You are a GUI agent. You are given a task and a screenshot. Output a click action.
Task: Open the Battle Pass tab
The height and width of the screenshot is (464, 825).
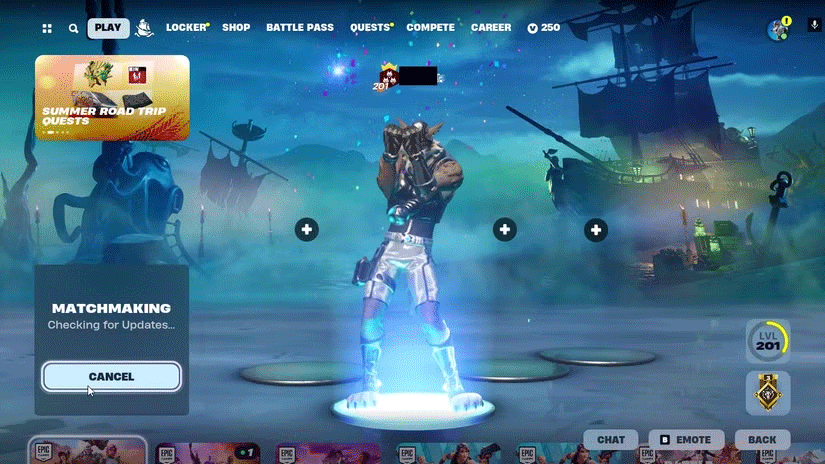coord(299,28)
